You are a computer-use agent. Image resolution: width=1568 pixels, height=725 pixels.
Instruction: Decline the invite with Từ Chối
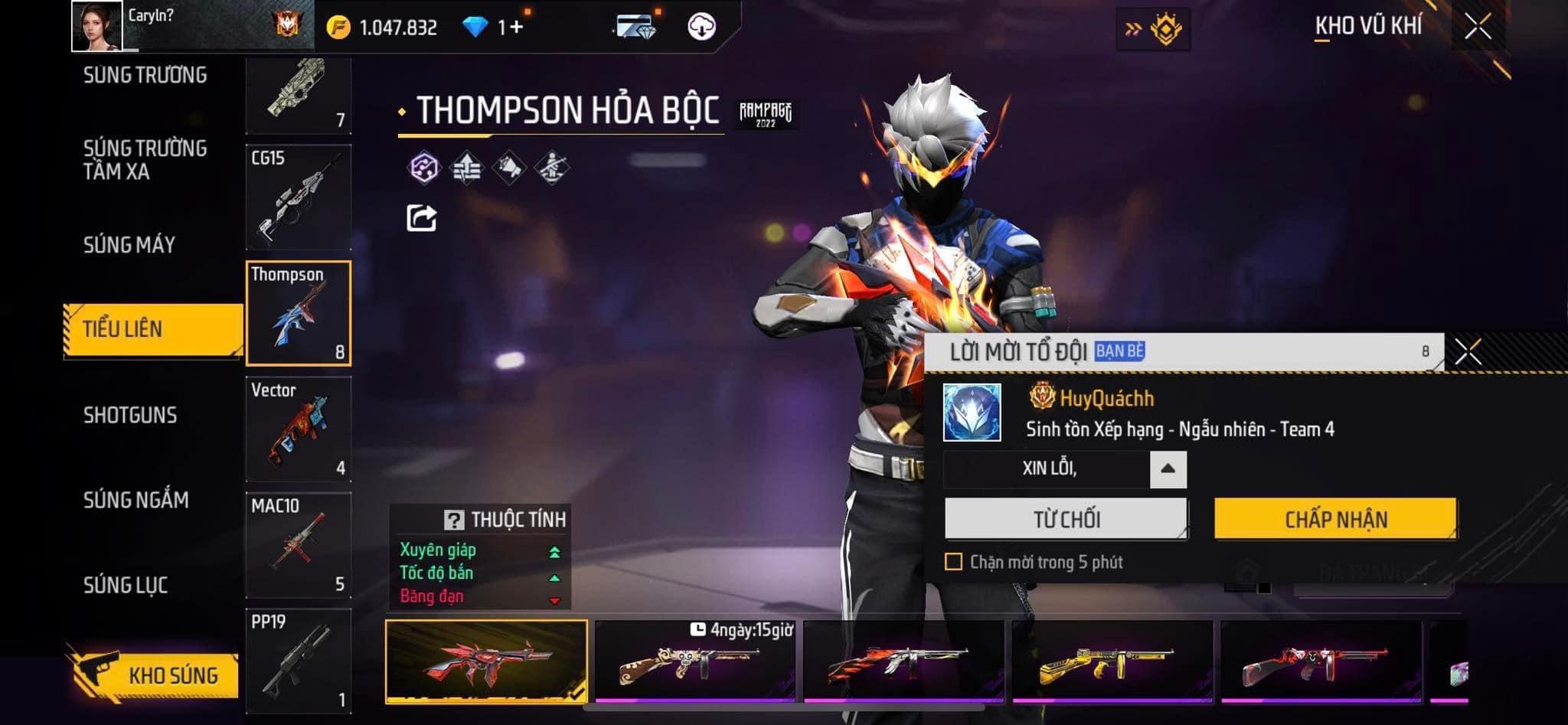(1066, 519)
